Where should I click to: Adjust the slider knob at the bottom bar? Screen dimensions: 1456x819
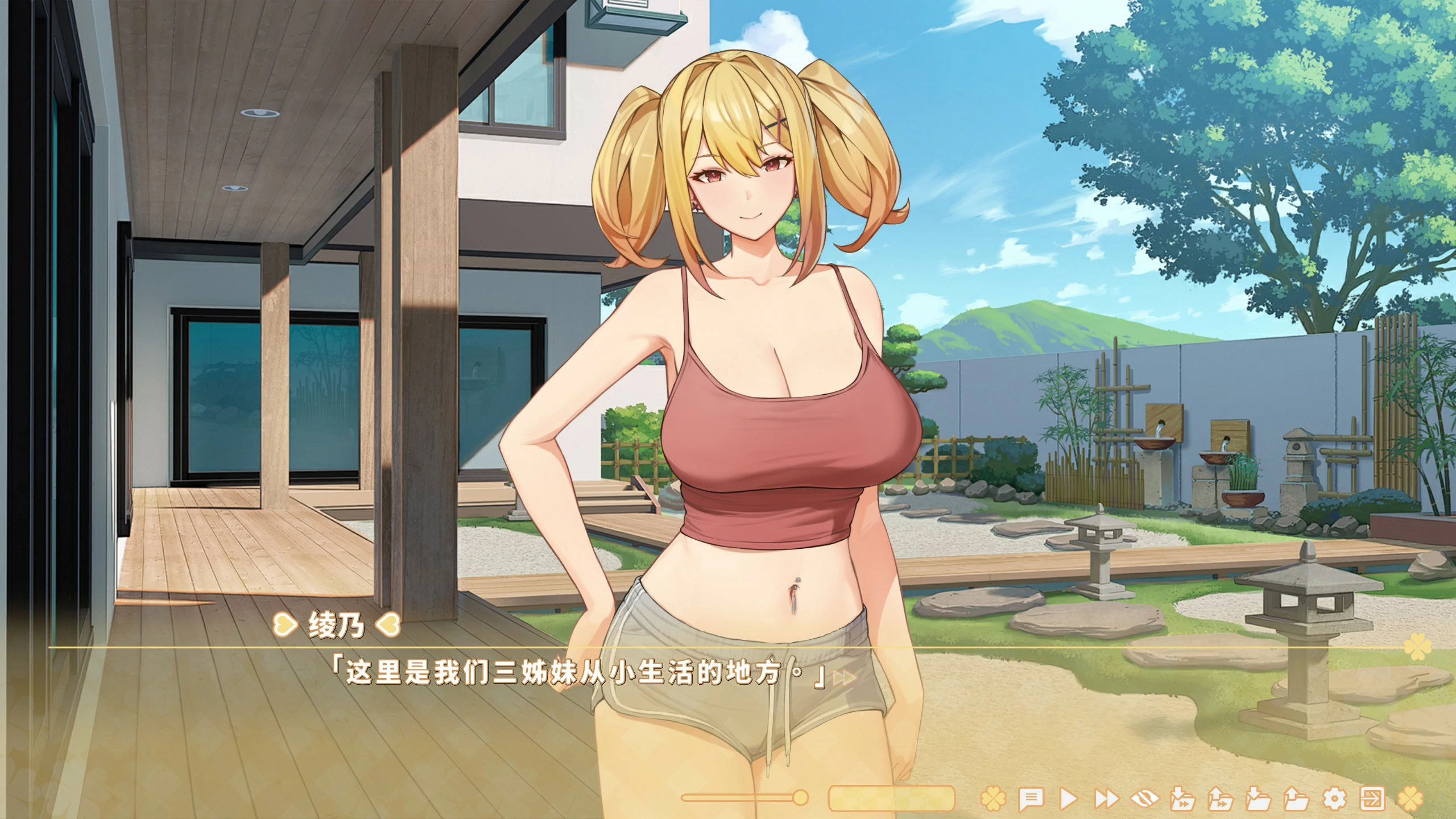click(x=800, y=797)
